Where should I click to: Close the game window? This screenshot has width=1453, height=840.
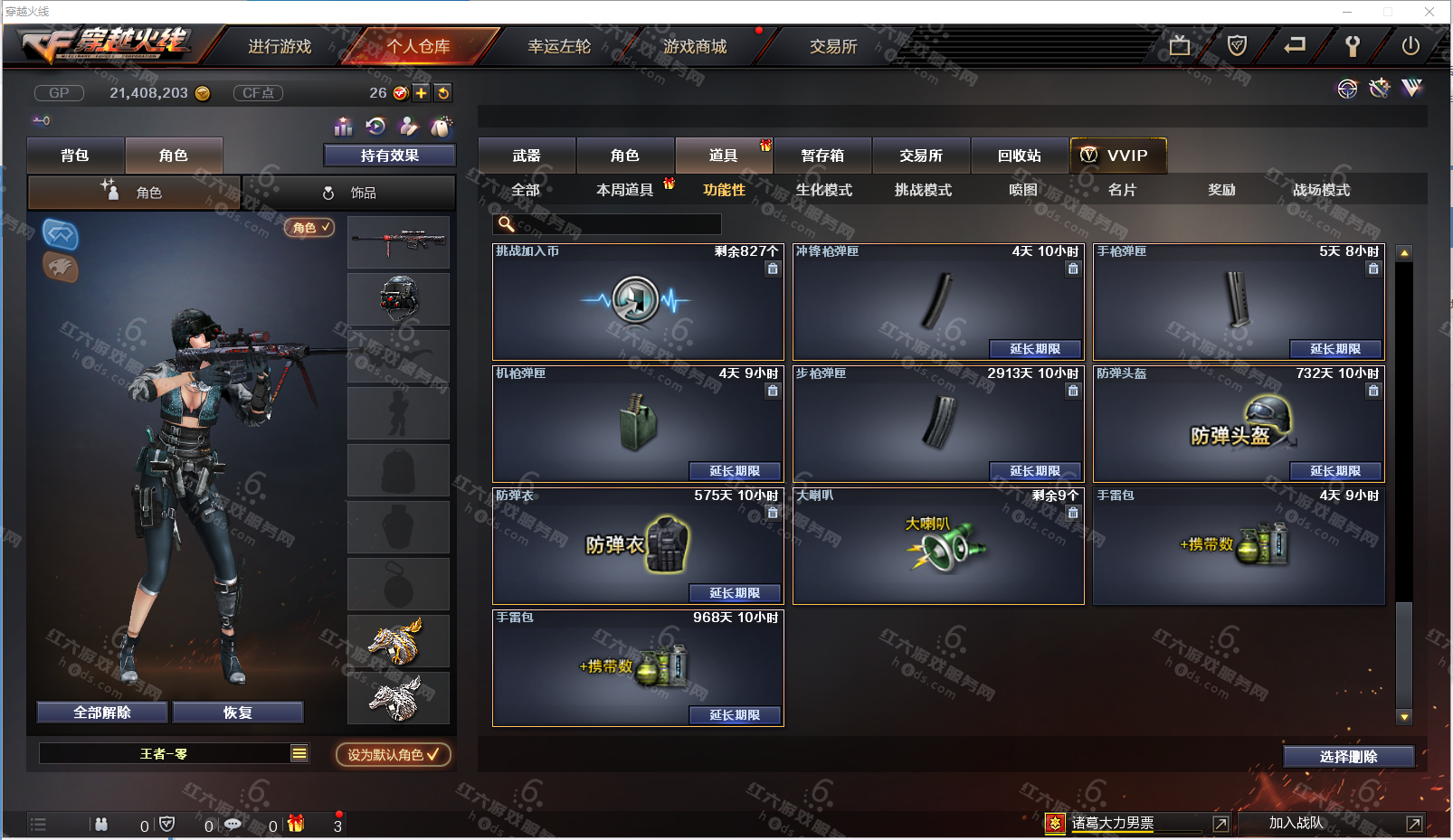pyautogui.click(x=1429, y=12)
